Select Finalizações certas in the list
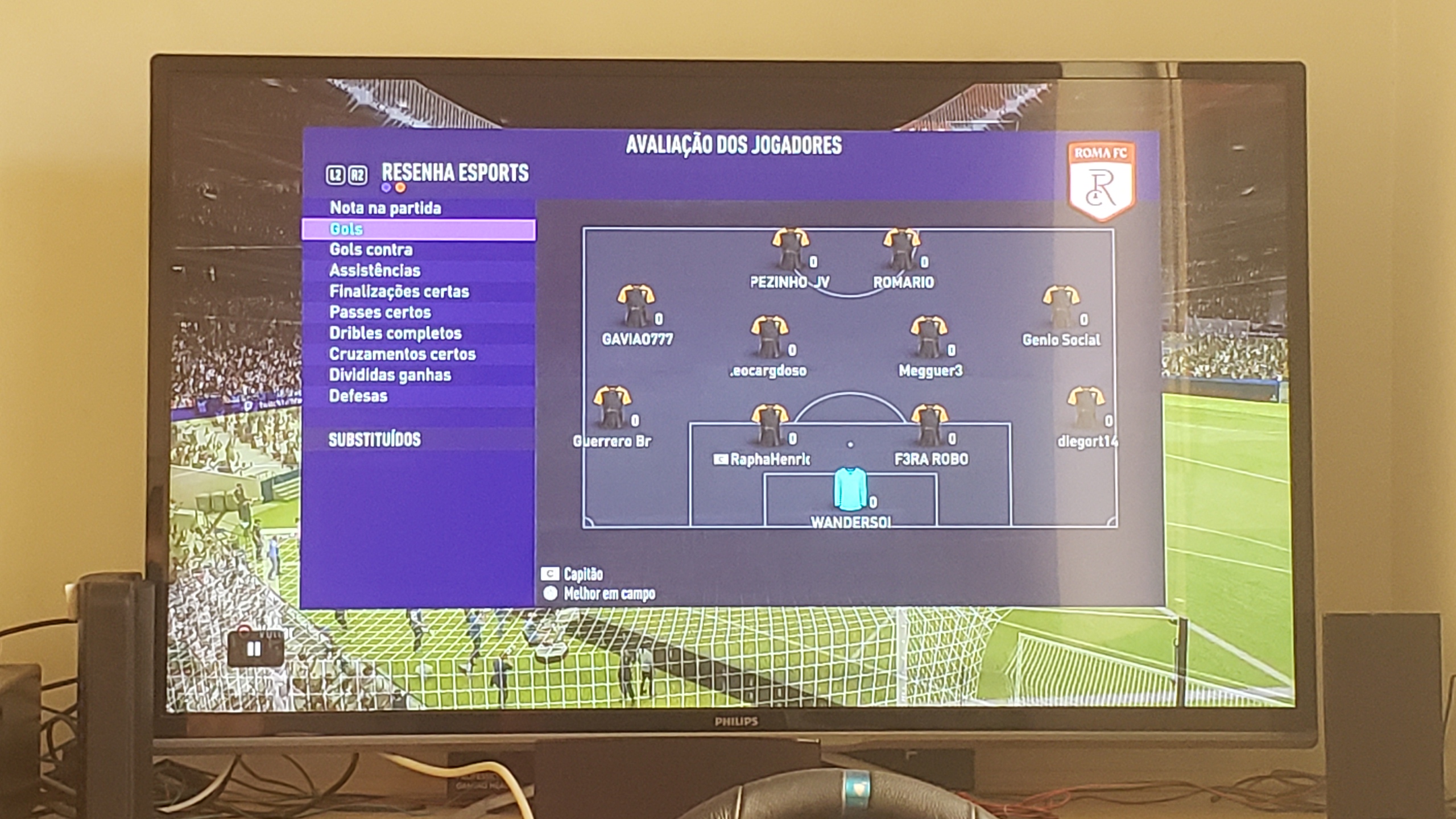 [399, 292]
